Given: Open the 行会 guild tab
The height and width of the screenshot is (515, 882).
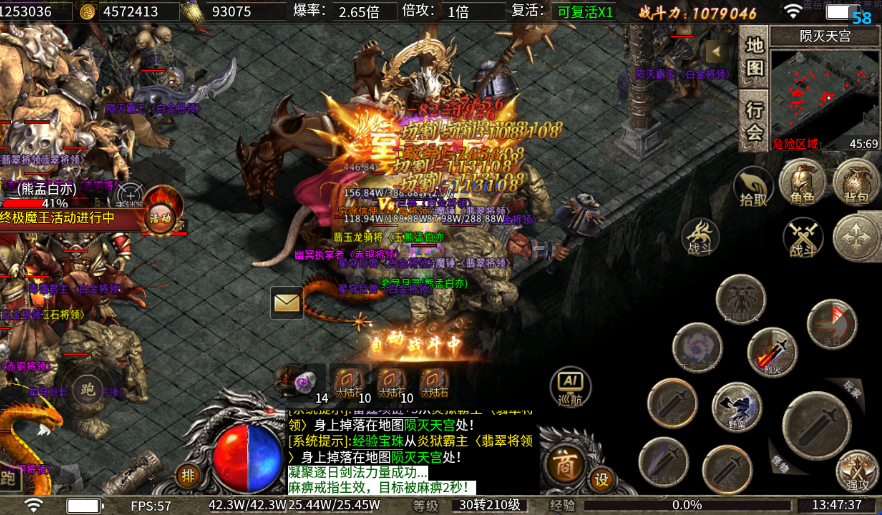Looking at the screenshot, I should click(x=755, y=120).
